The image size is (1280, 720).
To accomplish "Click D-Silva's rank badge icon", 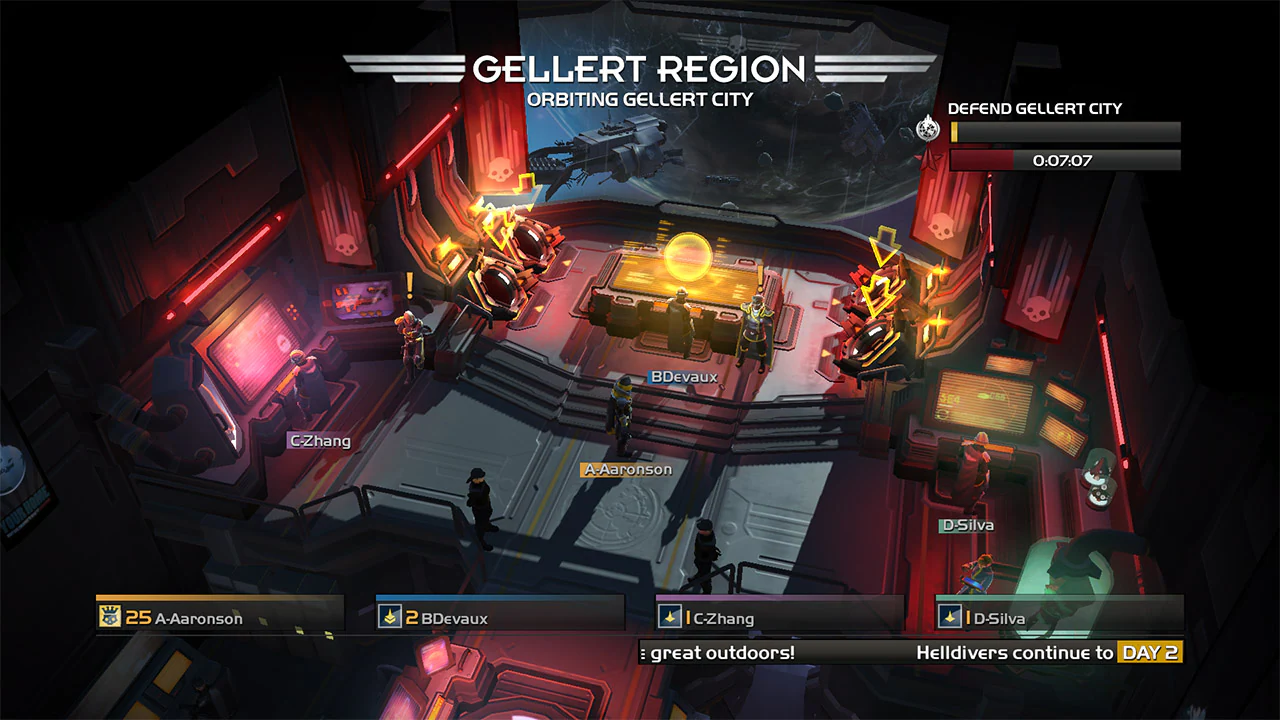I will [951, 617].
